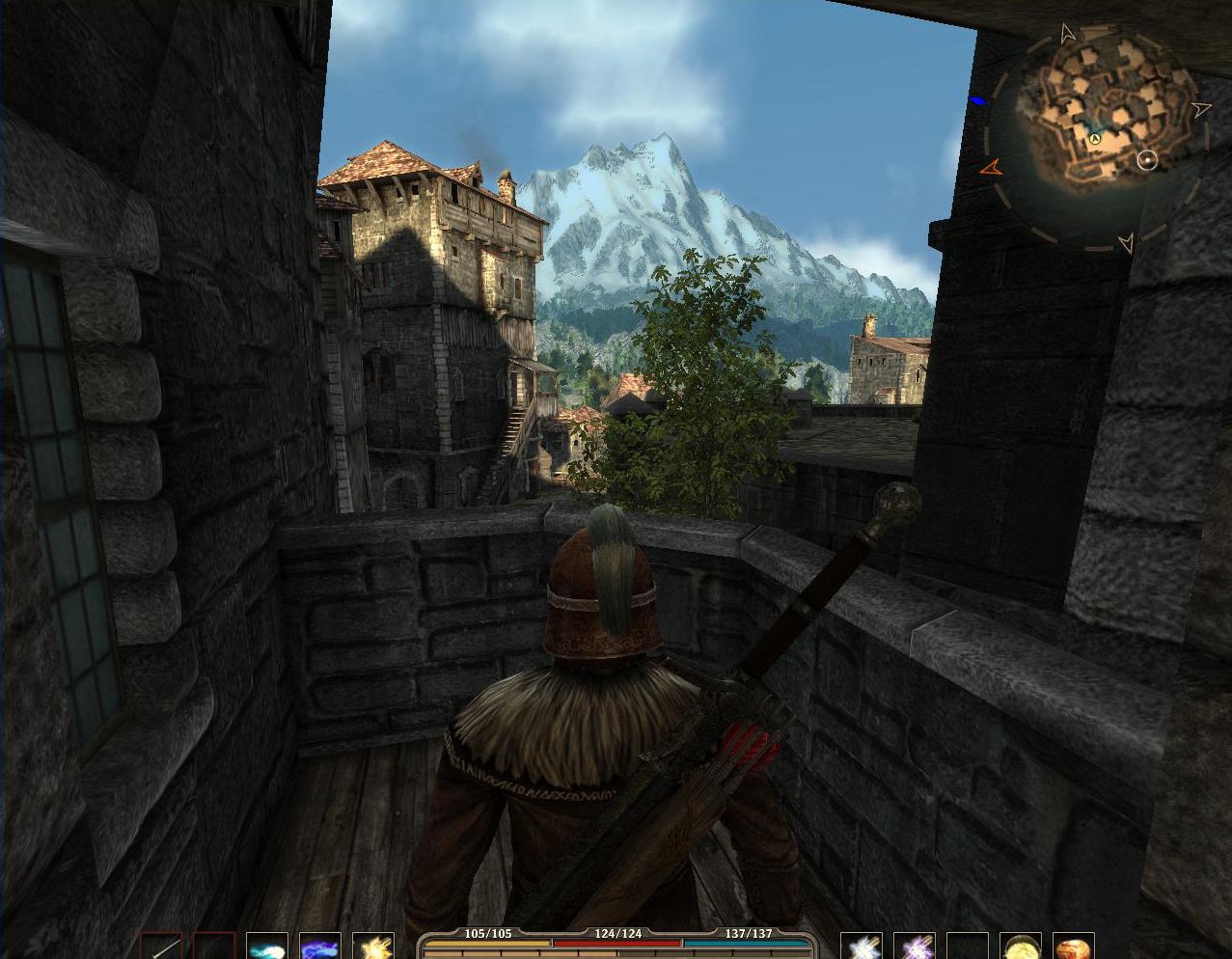Activate the cyan ice spell slot
The image size is (1232, 959).
point(267,946)
